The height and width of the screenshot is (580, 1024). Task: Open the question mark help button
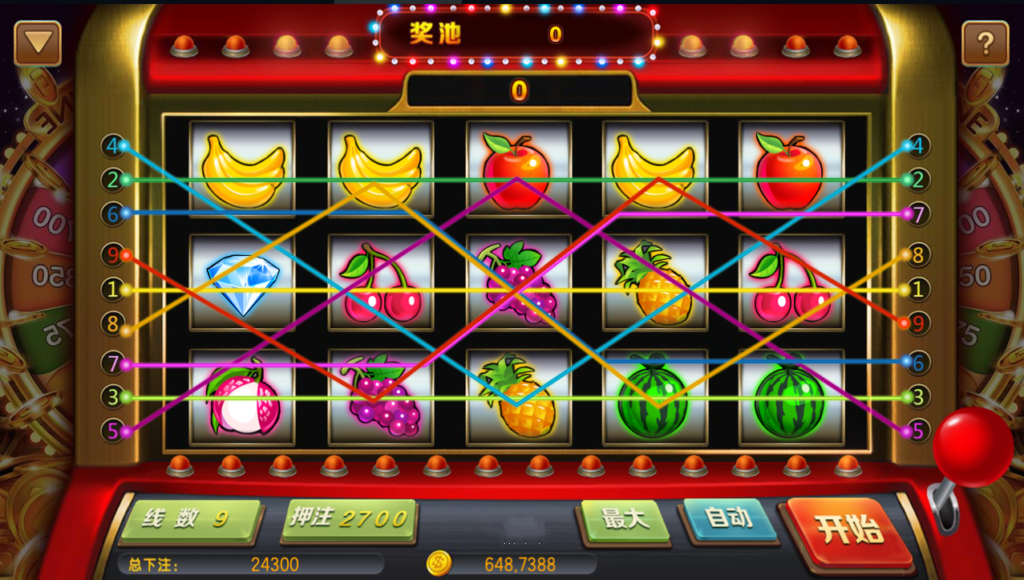(x=984, y=44)
